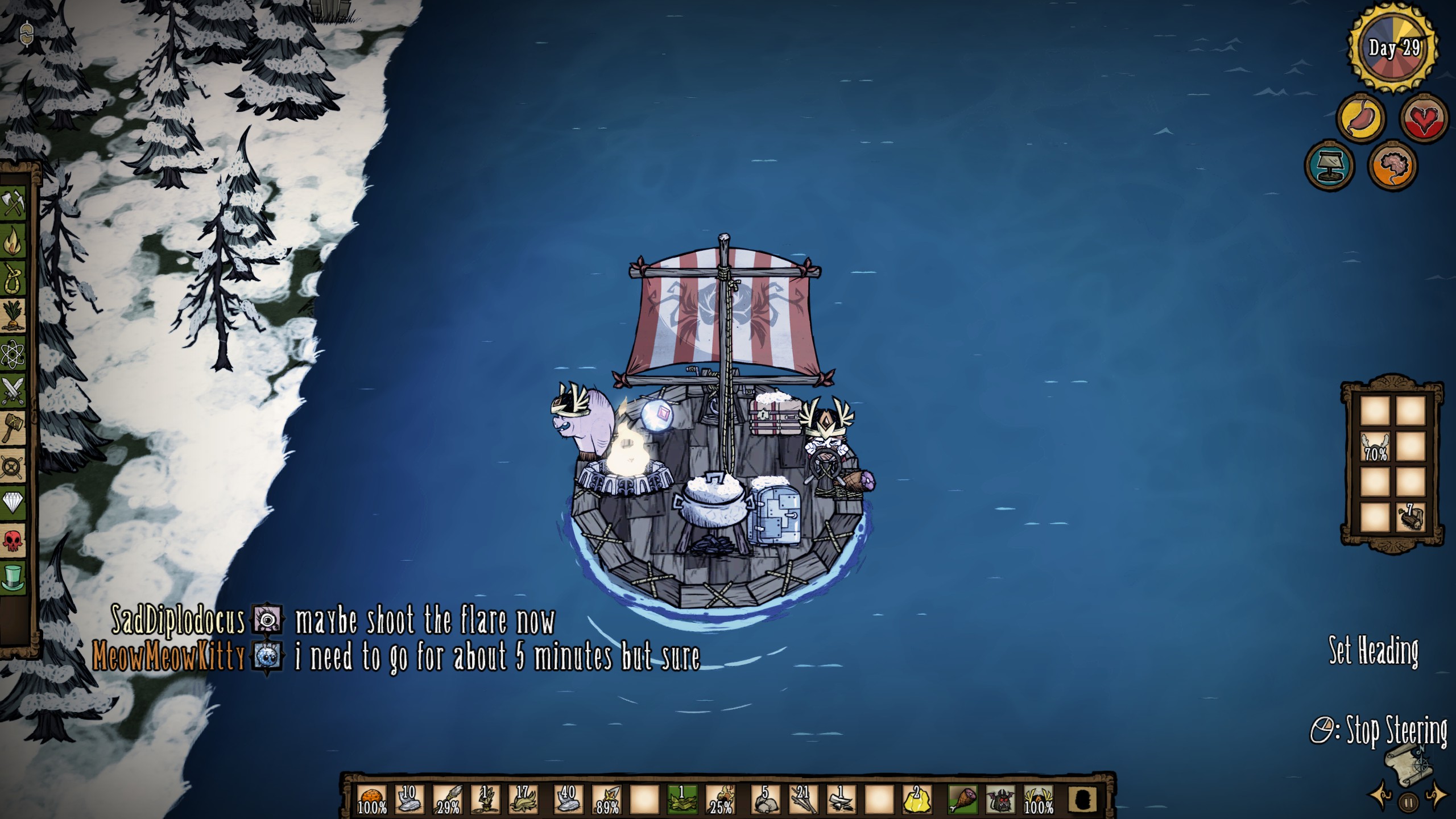Pick the spear at 29% durability
This screenshot has width=1456, height=819.
[x=448, y=800]
